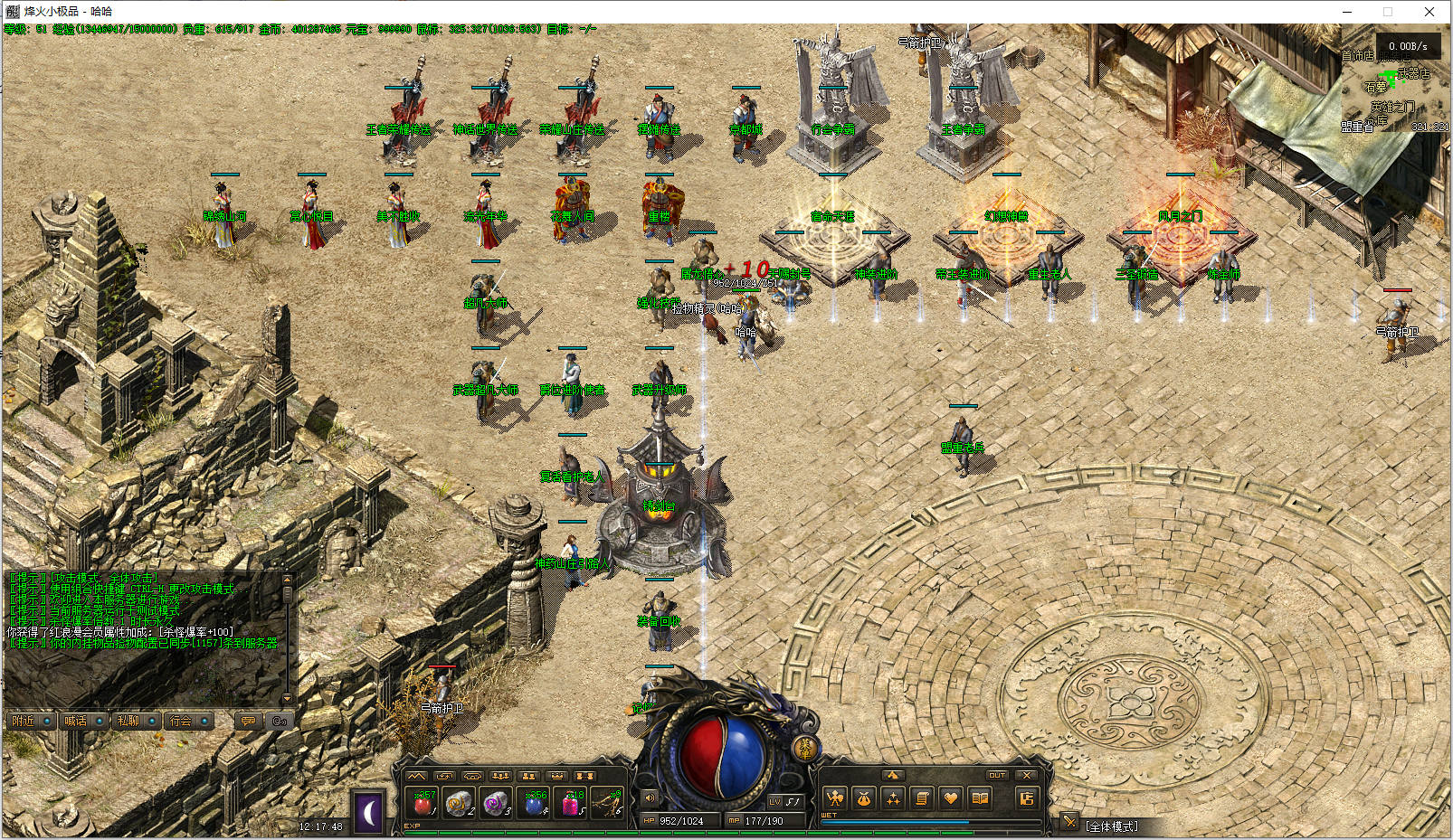Close the game window
Viewport: 1453px width, 840px height.
(x=1429, y=12)
